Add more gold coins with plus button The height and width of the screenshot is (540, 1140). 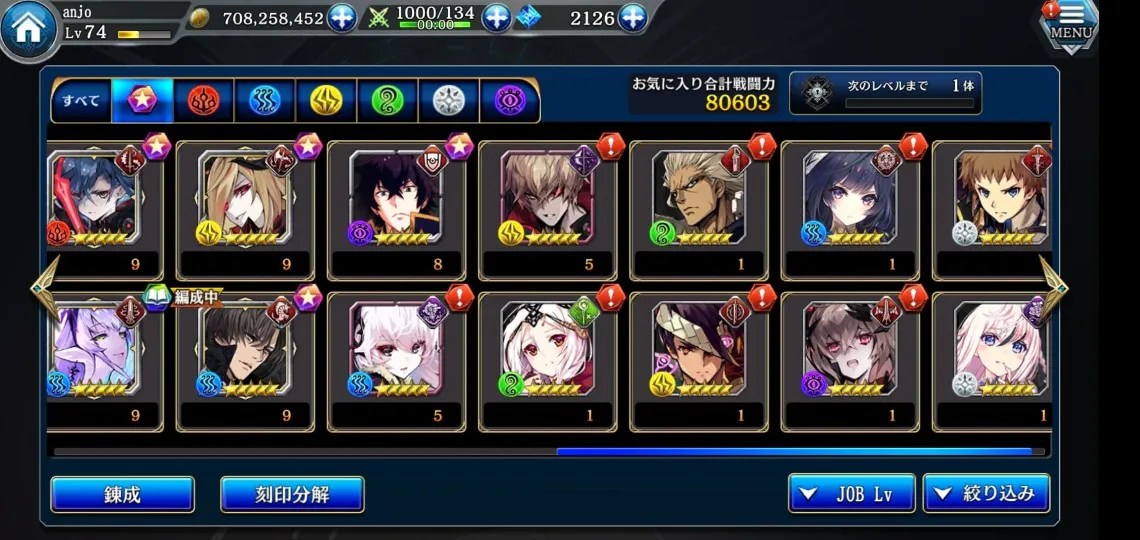pyautogui.click(x=342, y=18)
